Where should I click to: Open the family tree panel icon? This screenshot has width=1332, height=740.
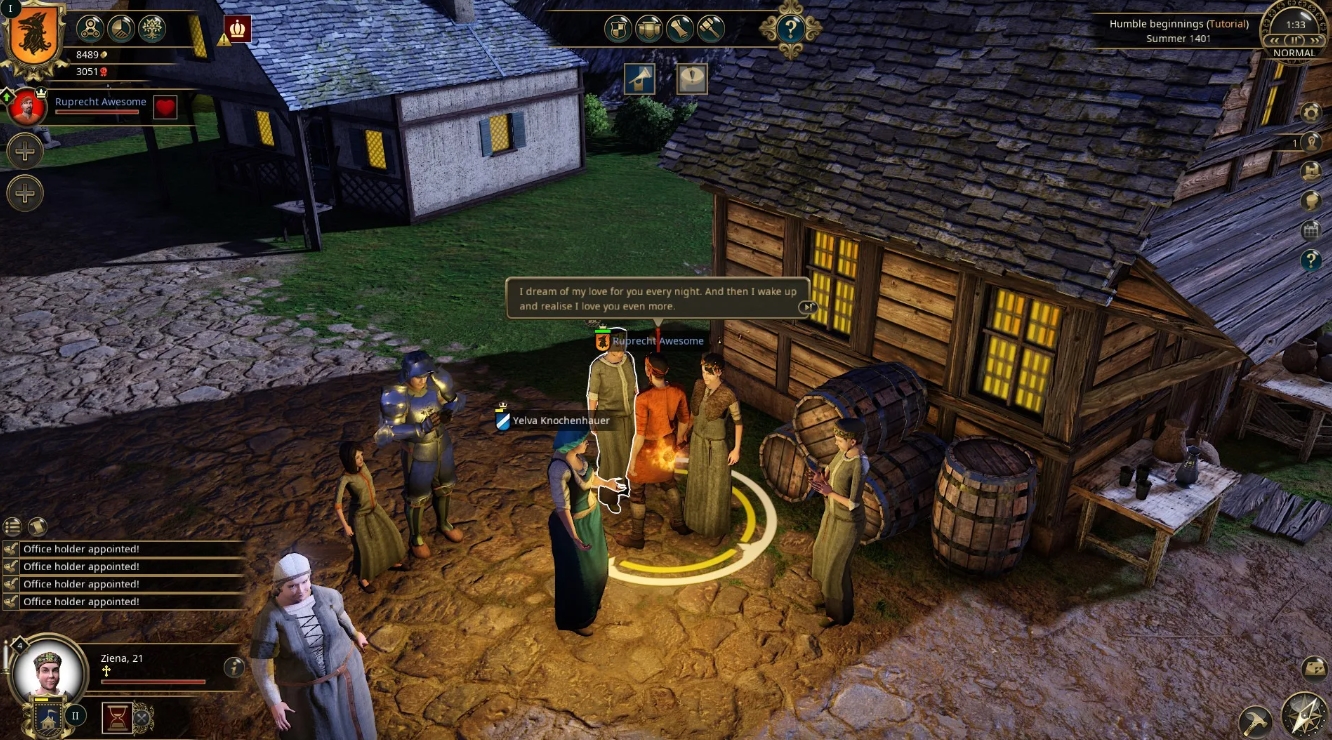151,31
